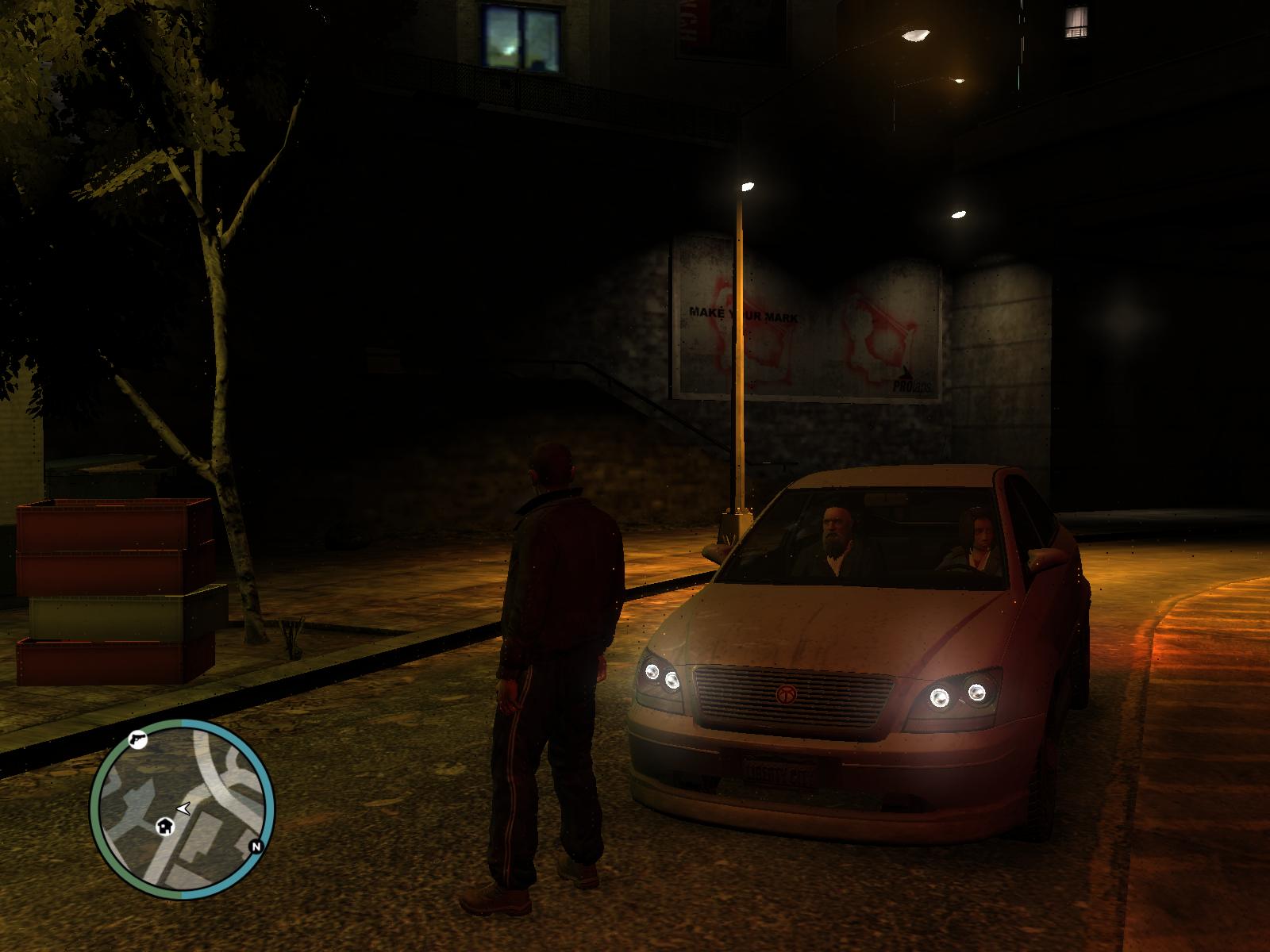
Task: Click the north compass marker on the minimap
Action: pyautogui.click(x=256, y=846)
